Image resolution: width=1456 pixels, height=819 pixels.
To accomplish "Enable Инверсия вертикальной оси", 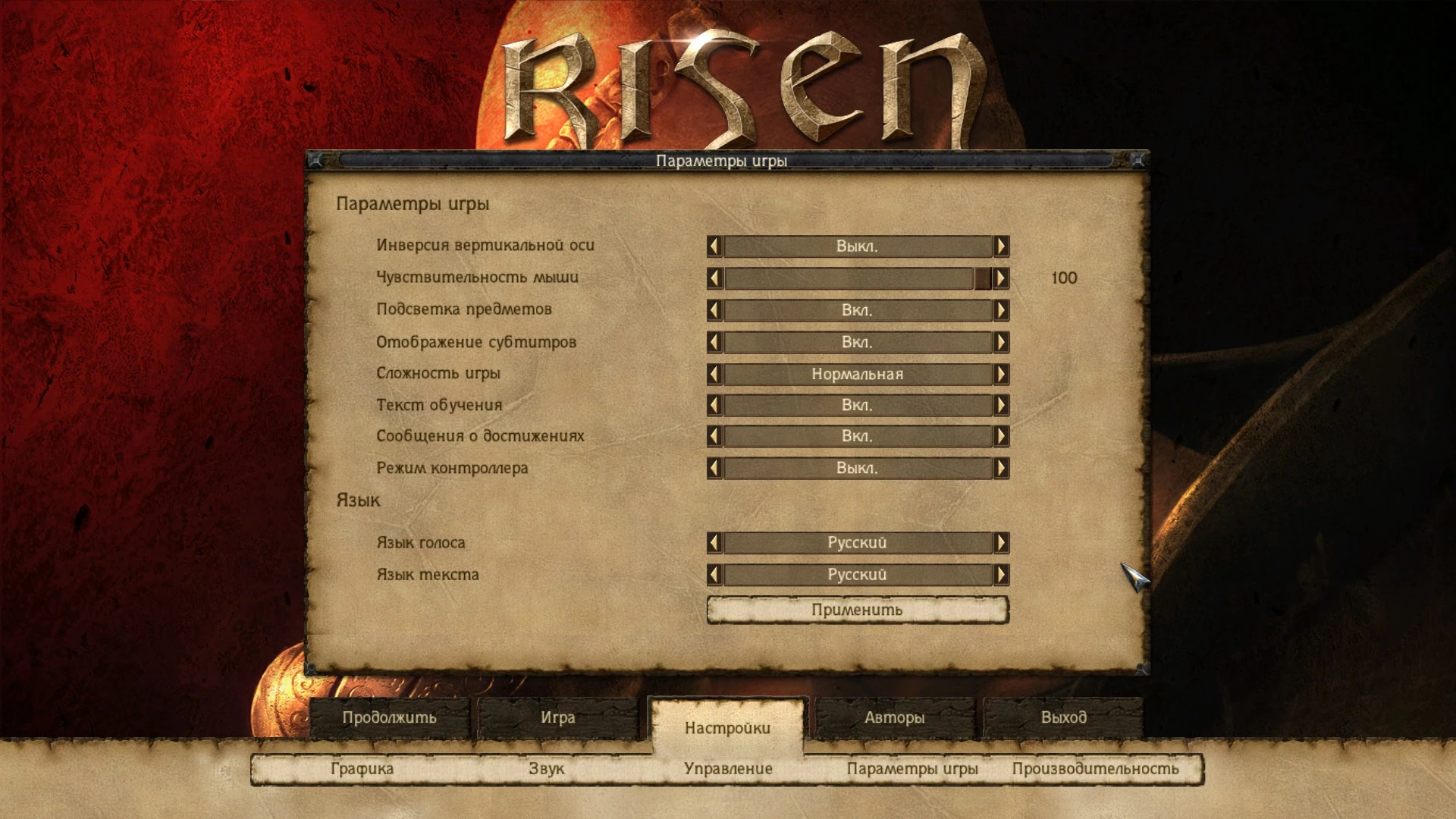I will 1001,246.
